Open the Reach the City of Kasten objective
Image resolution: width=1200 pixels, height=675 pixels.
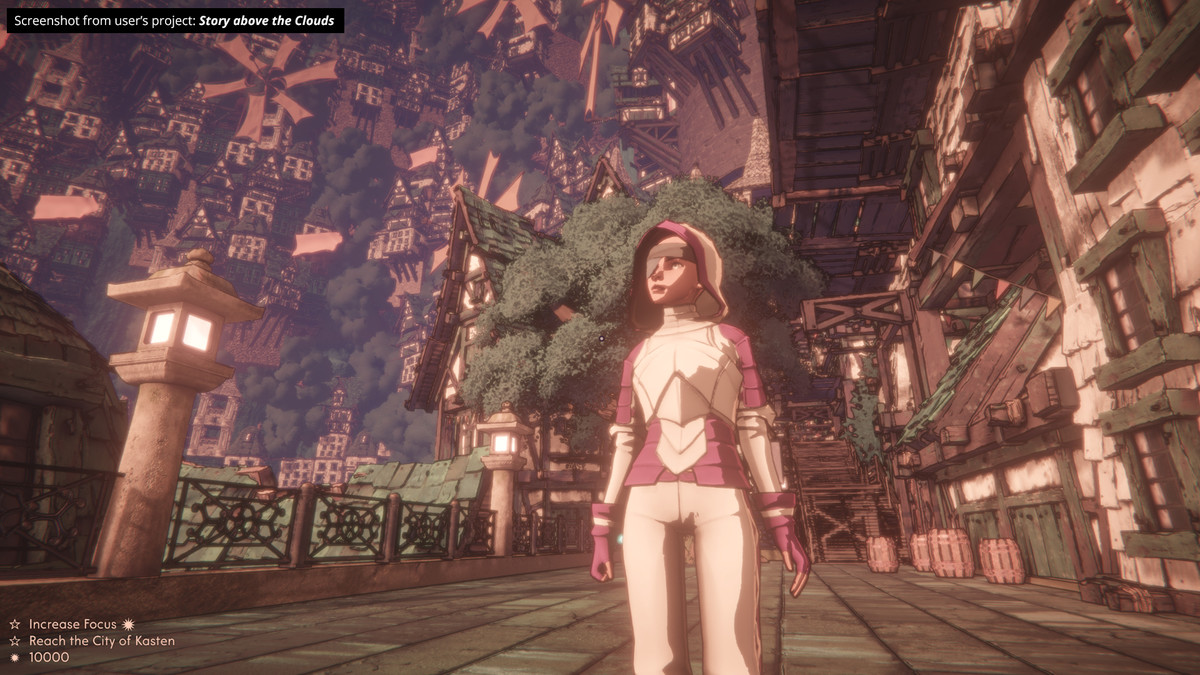pos(101,641)
